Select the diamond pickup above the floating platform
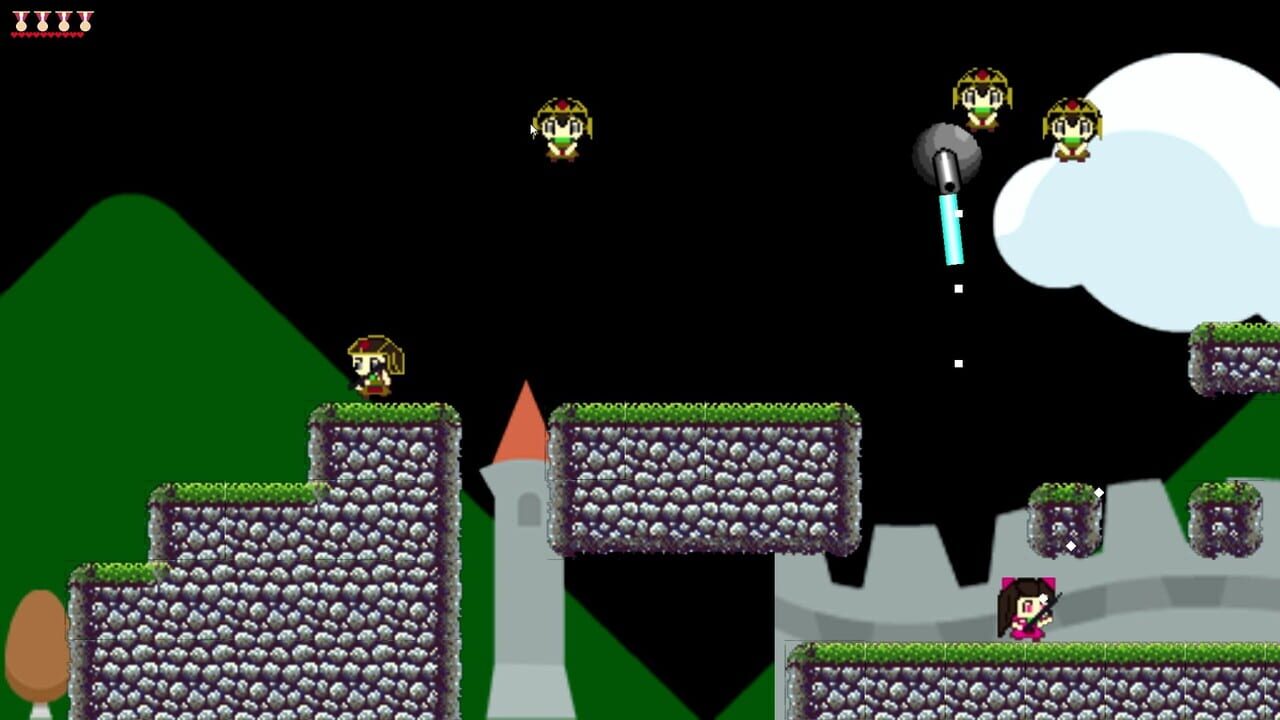This screenshot has width=1280, height=720. pyautogui.click(x=1099, y=491)
